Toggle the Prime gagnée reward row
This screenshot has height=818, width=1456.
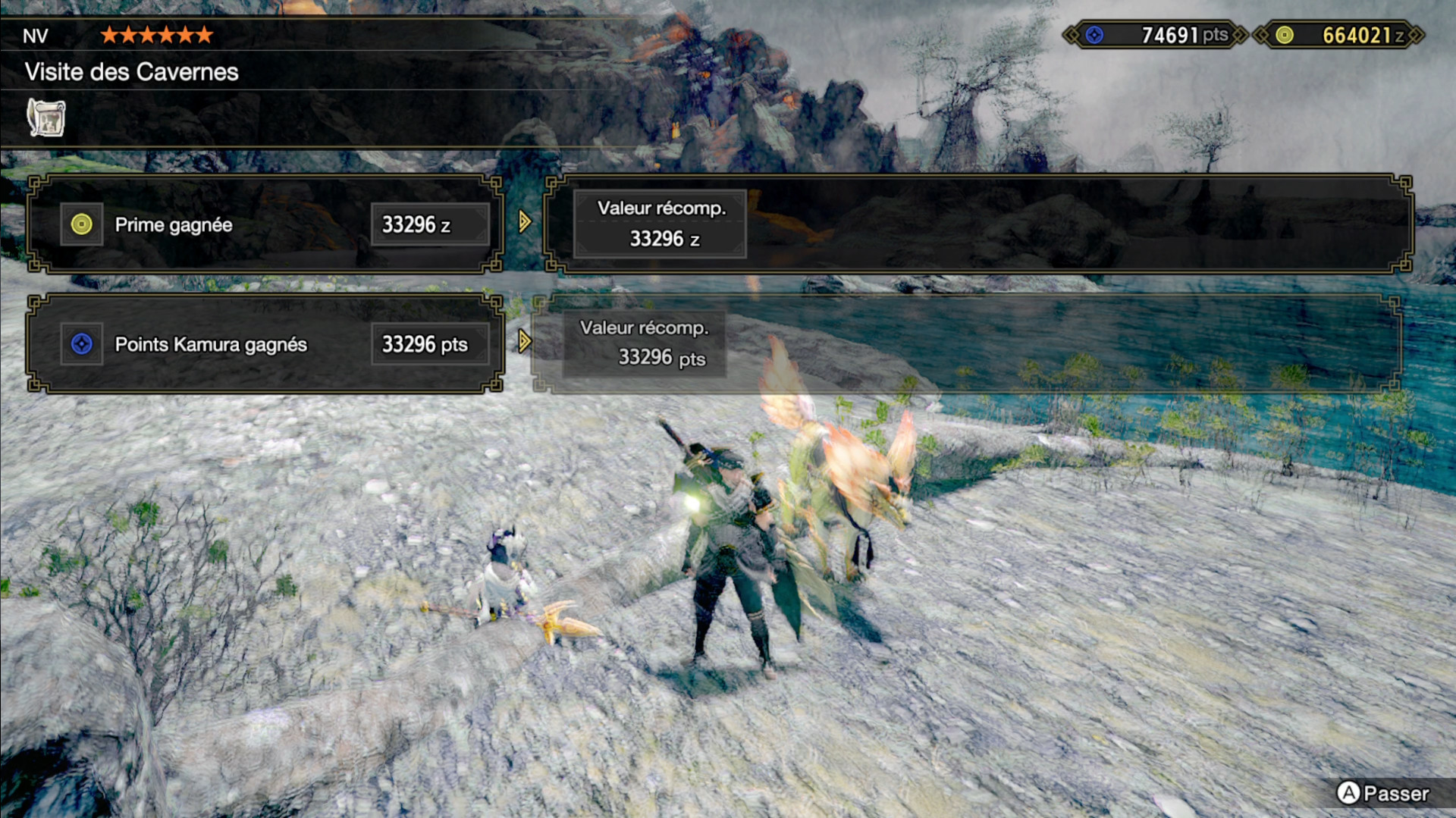pyautogui.click(x=264, y=224)
